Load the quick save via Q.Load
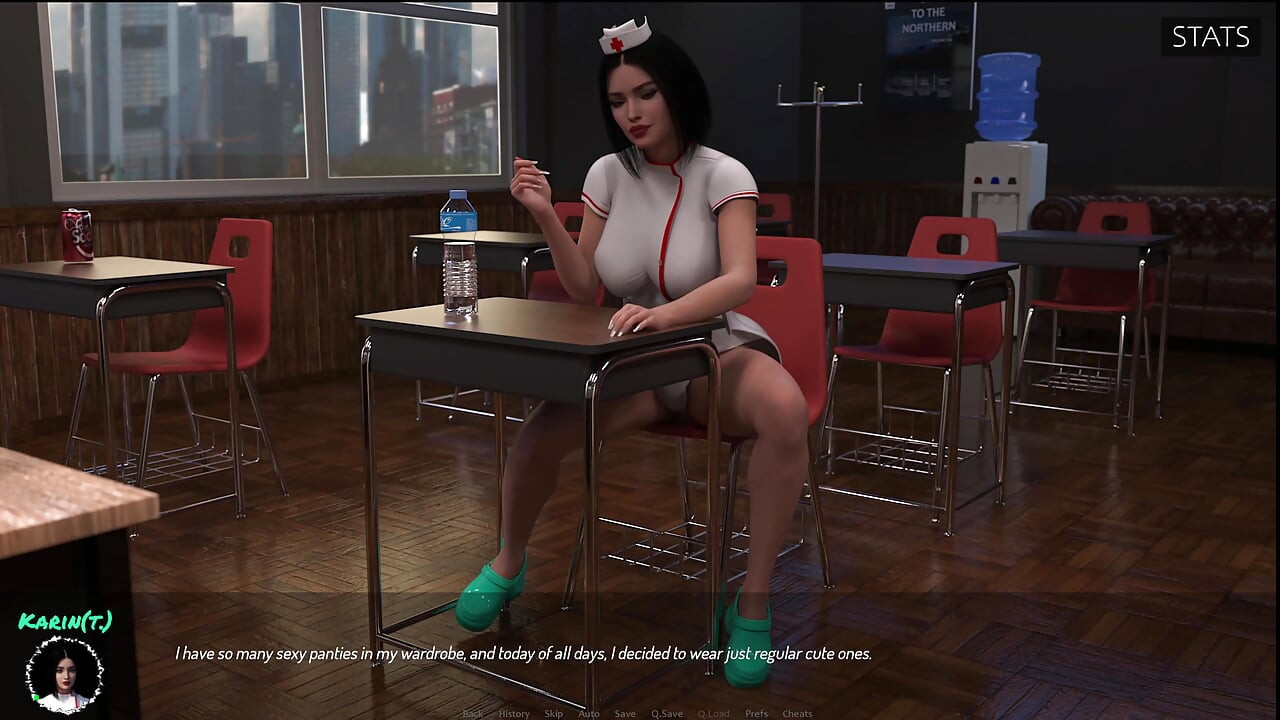This screenshot has height=720, width=1280. click(x=715, y=714)
